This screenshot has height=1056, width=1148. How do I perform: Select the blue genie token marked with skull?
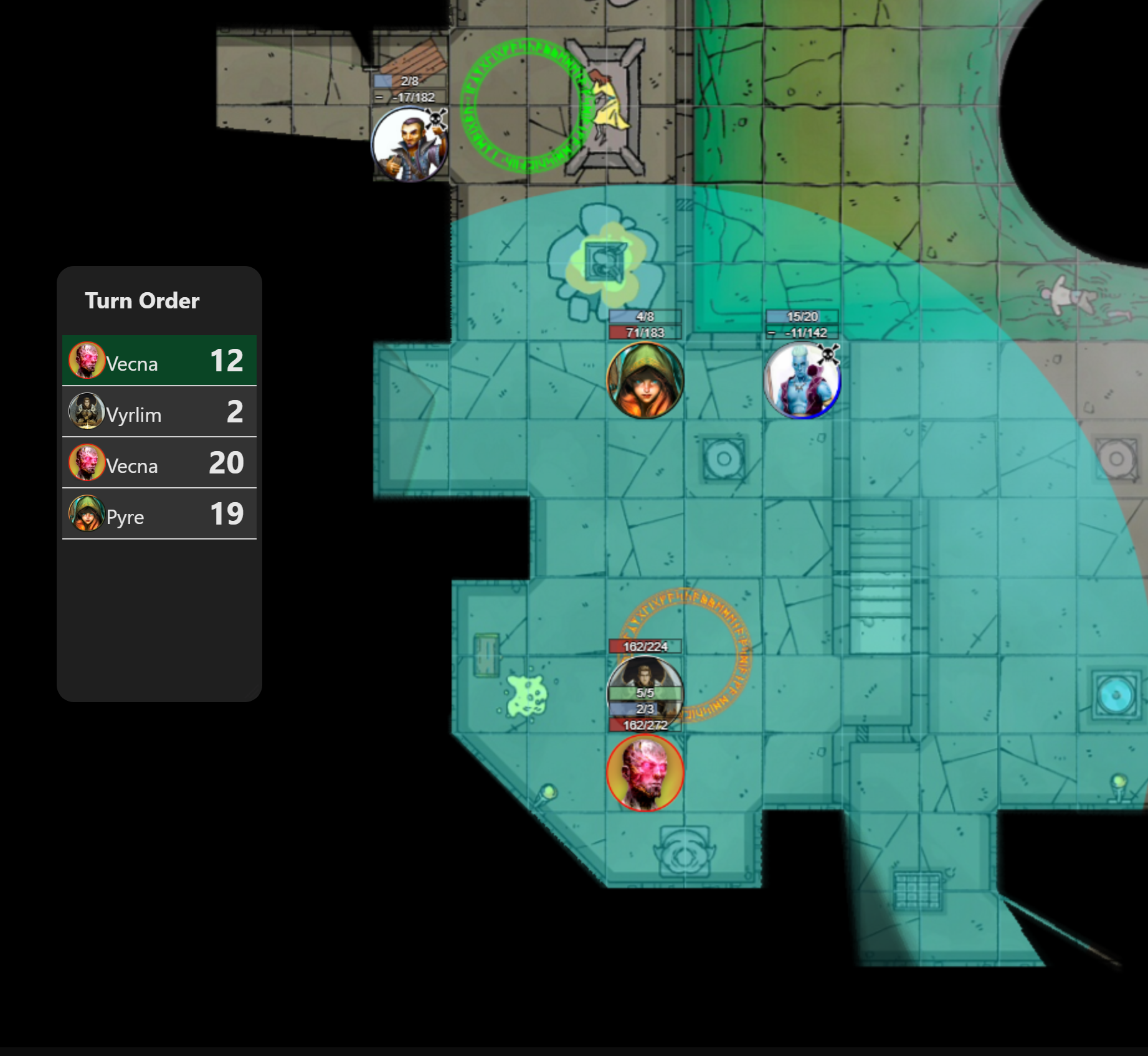pos(802,380)
